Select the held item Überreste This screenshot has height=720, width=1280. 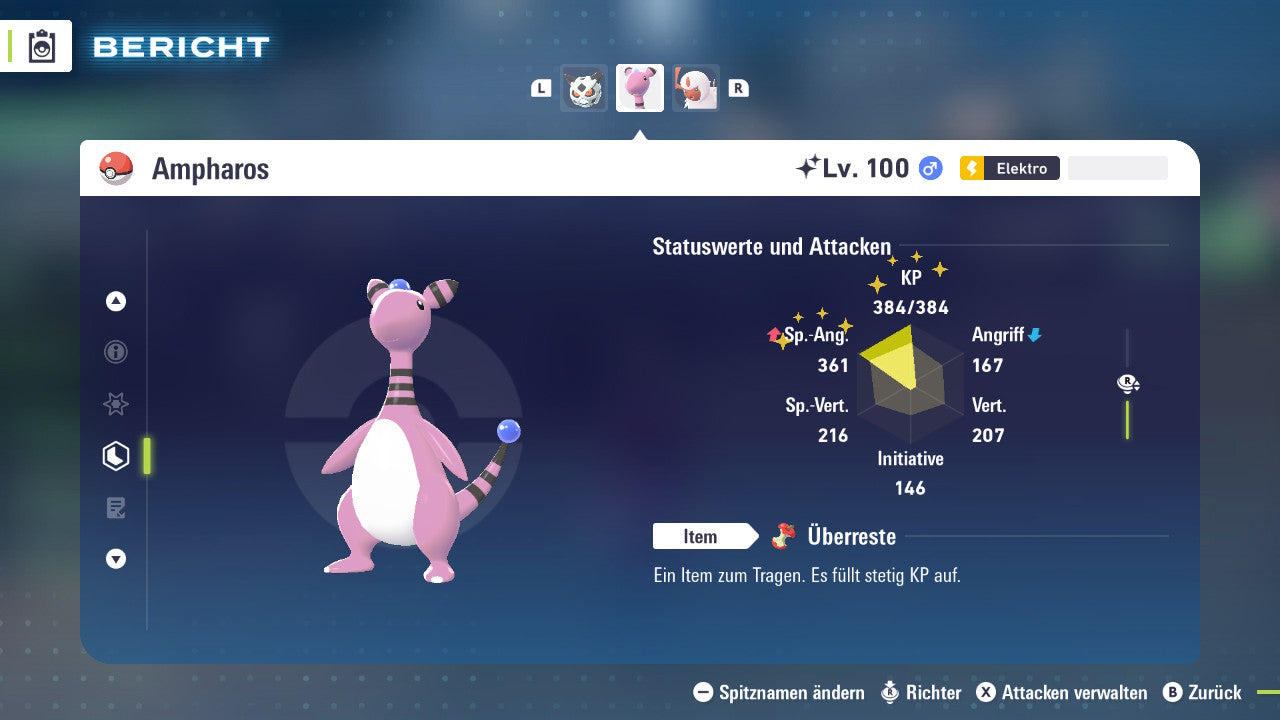click(850, 537)
